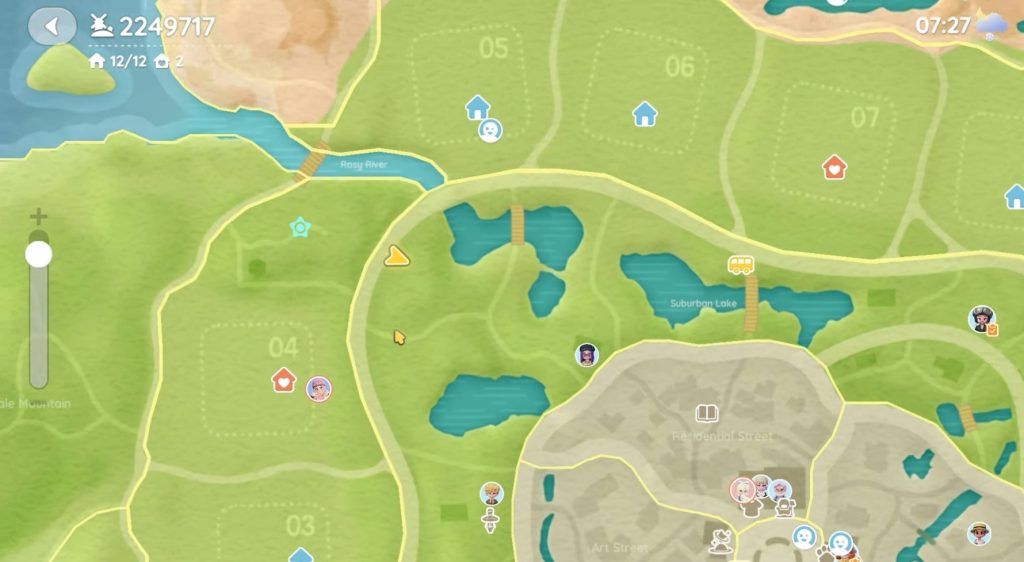Select the straw-hat avatar at bottom right
1024x562 pixels.
[x=979, y=533]
